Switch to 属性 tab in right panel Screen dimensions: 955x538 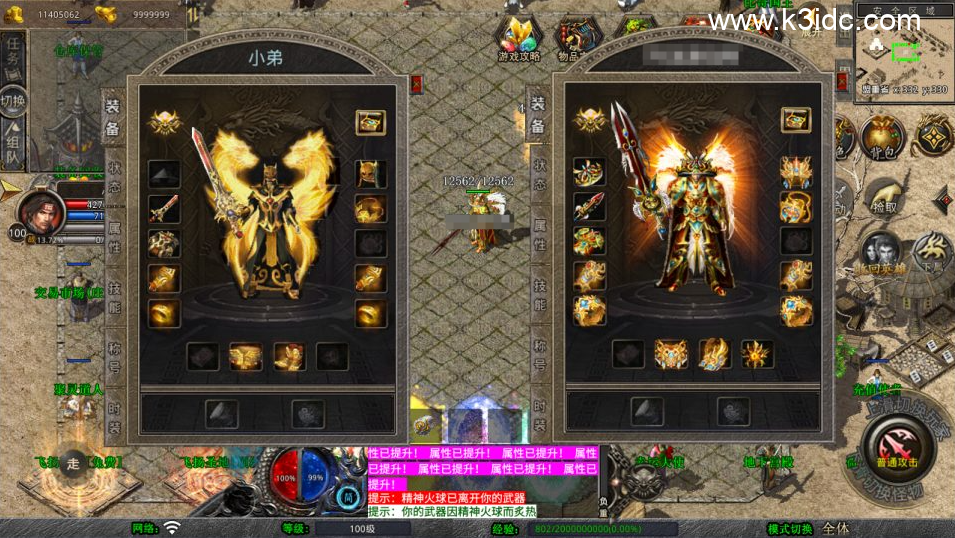[540, 236]
